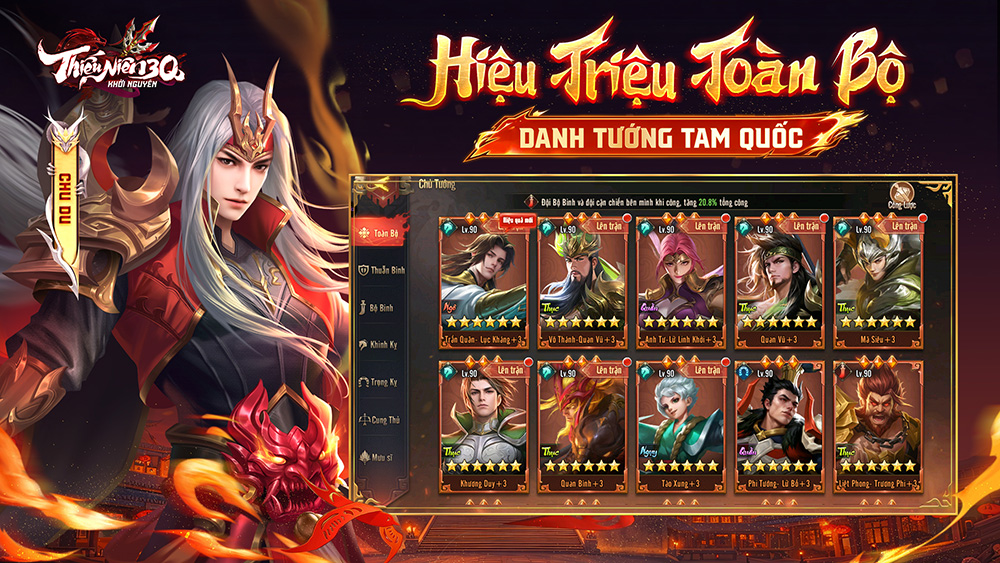This screenshot has height=563, width=1000.
Task: Select the Quan Vũ +3 hero card
Action: coord(779,278)
